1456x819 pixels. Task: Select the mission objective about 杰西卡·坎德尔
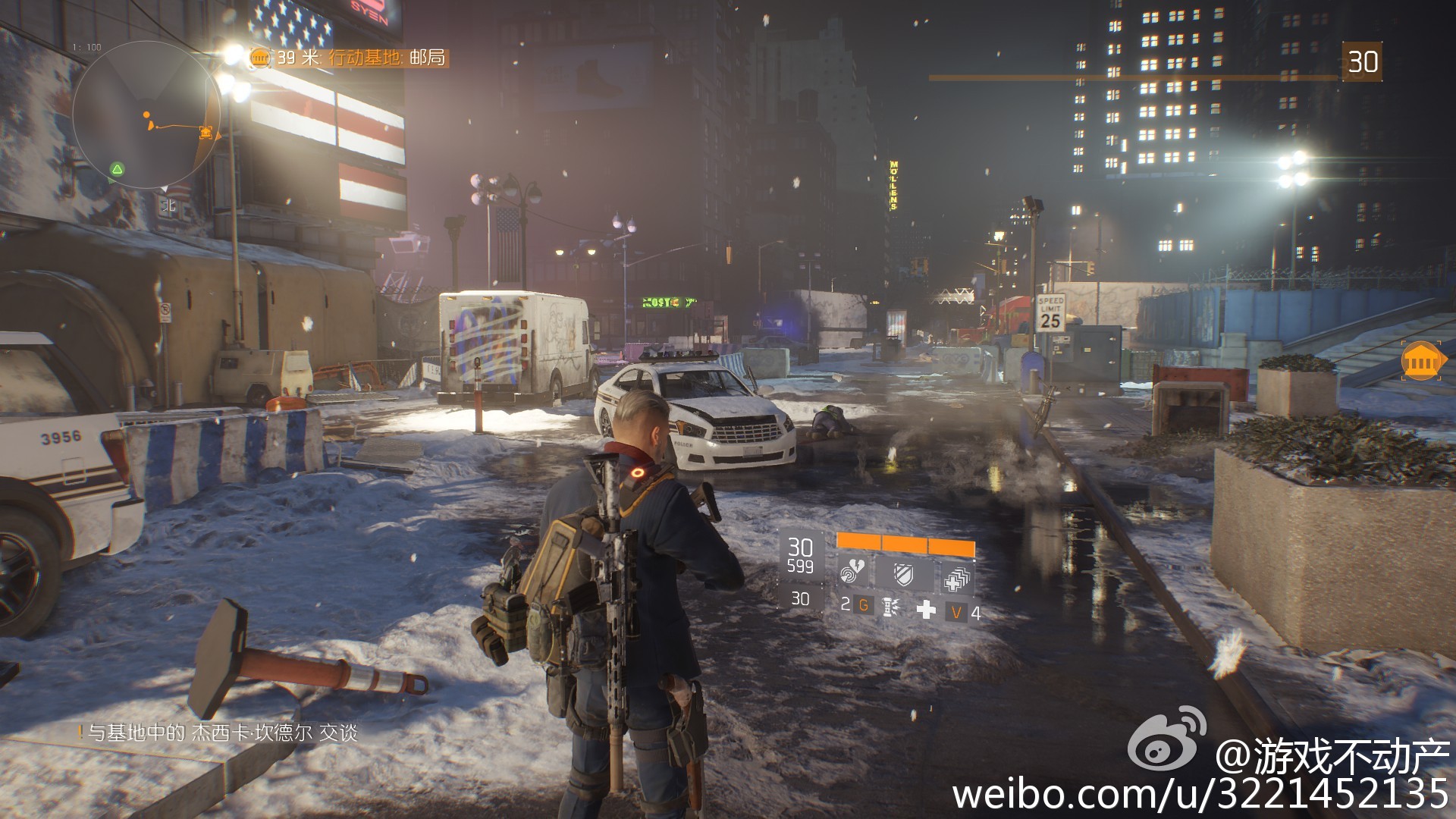(x=220, y=733)
